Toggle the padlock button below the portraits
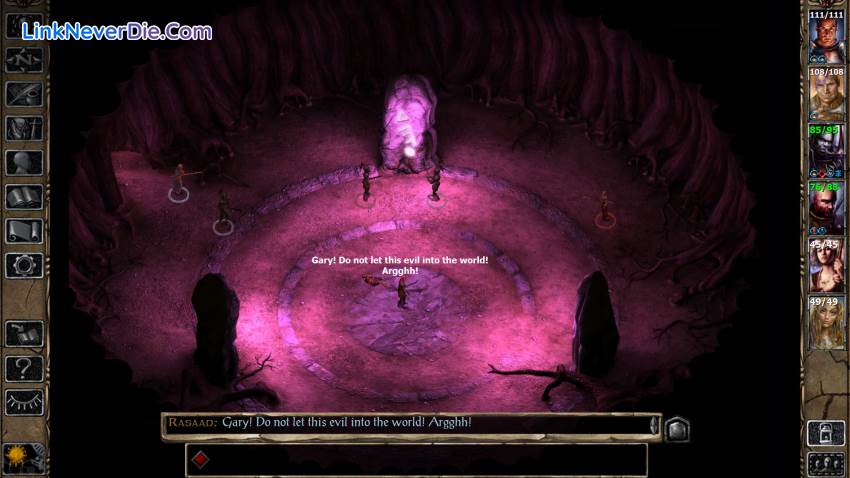The width and height of the screenshot is (850, 478). [x=826, y=433]
